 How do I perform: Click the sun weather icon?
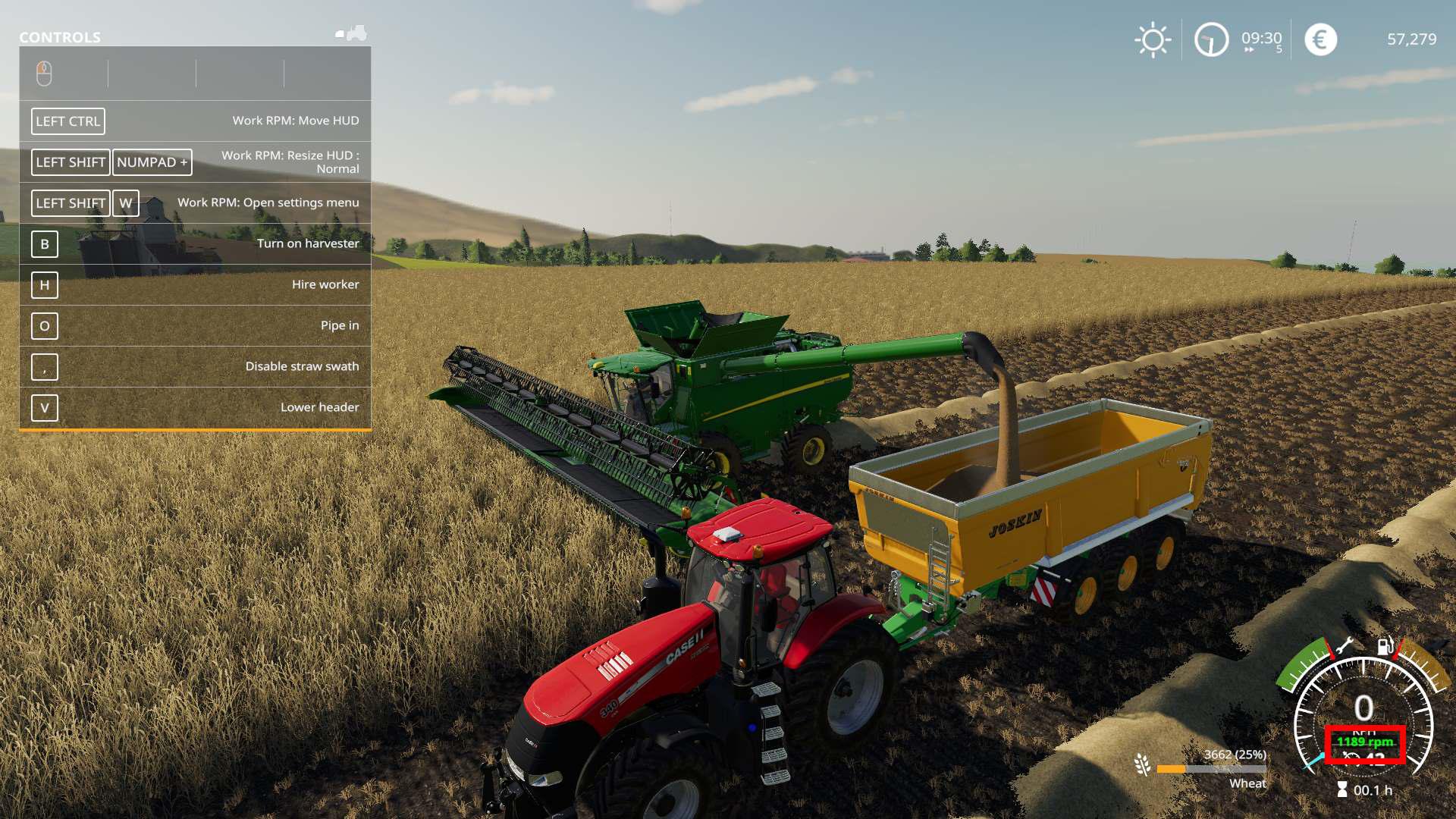click(1153, 39)
